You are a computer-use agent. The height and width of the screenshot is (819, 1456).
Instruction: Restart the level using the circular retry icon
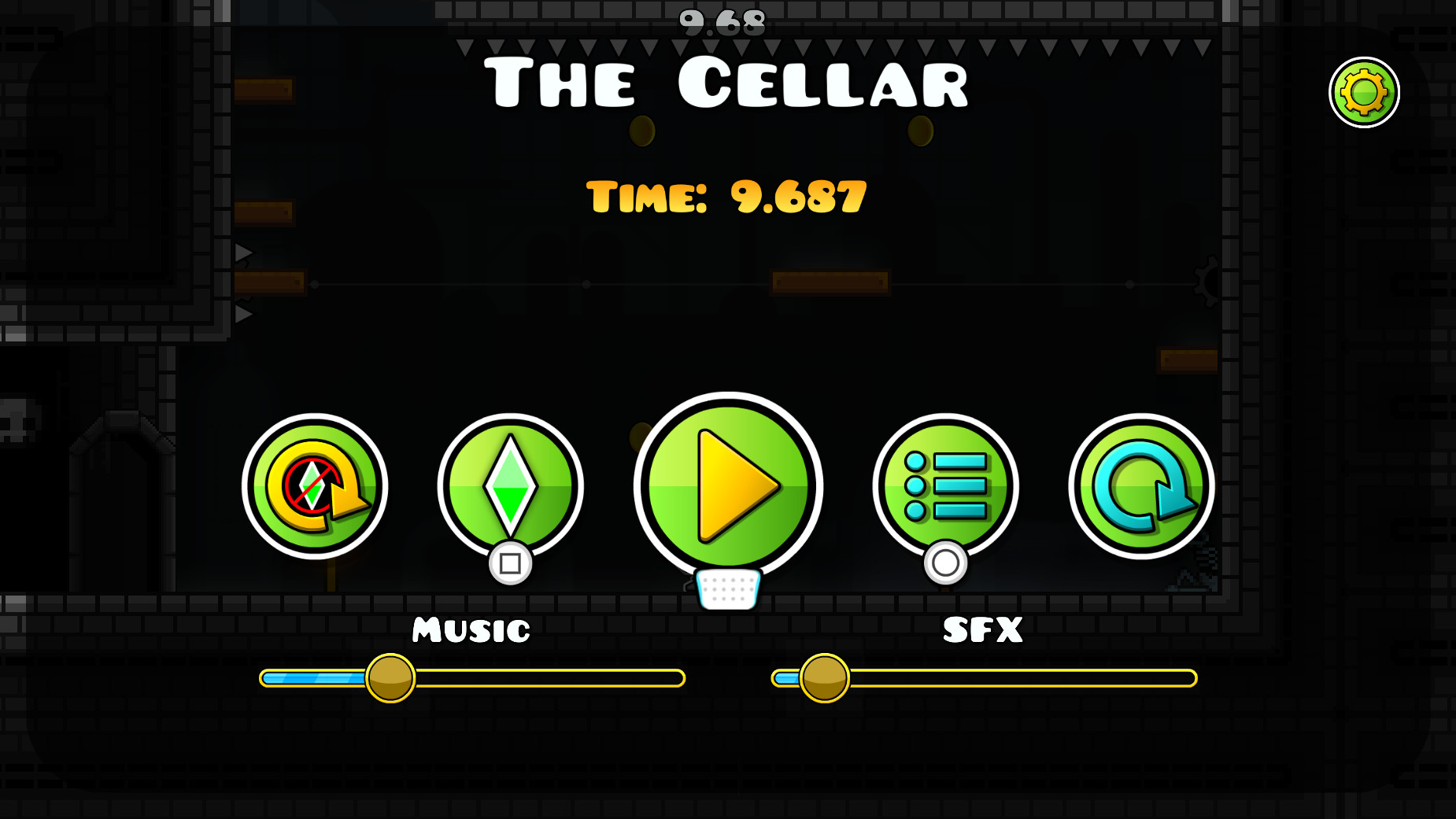[x=1141, y=486]
